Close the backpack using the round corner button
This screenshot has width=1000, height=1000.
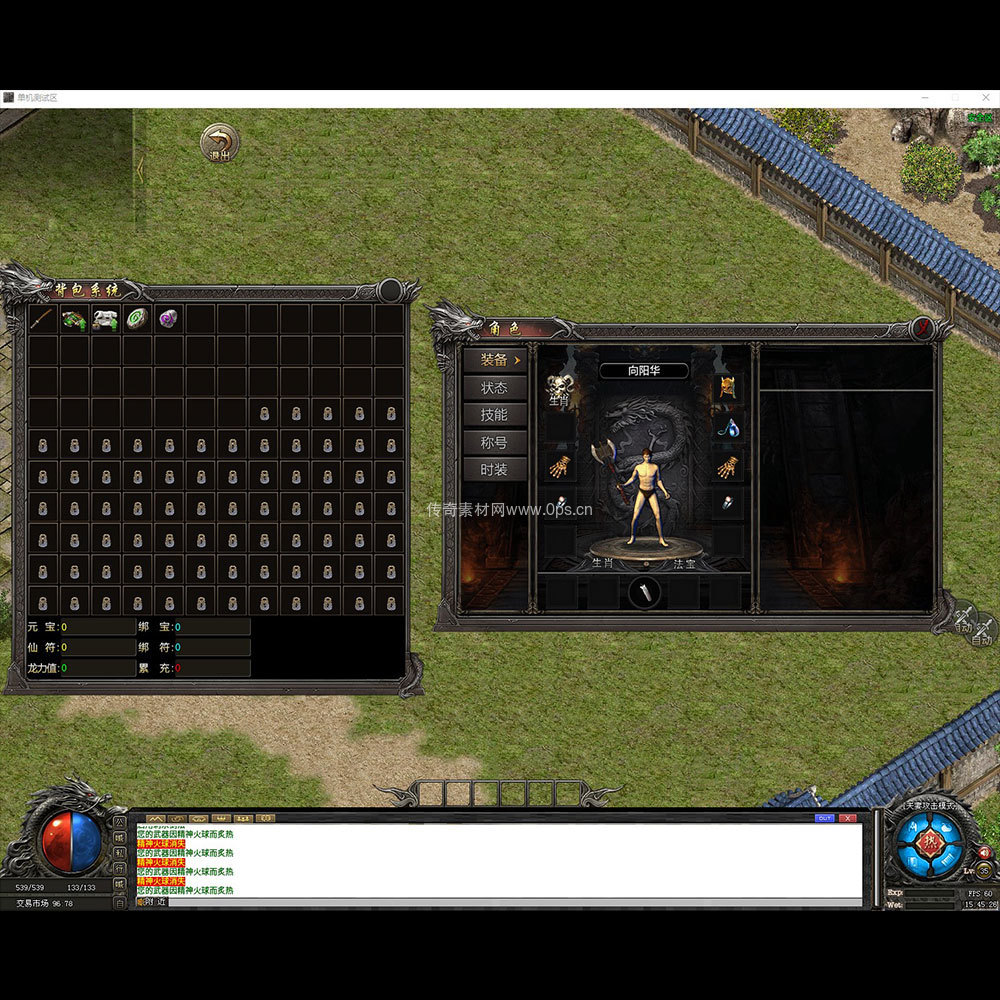click(390, 291)
